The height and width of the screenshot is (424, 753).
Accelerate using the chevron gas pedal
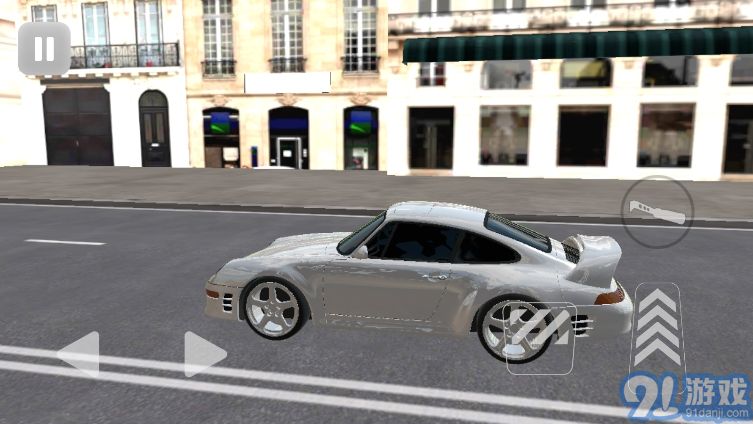click(x=657, y=328)
